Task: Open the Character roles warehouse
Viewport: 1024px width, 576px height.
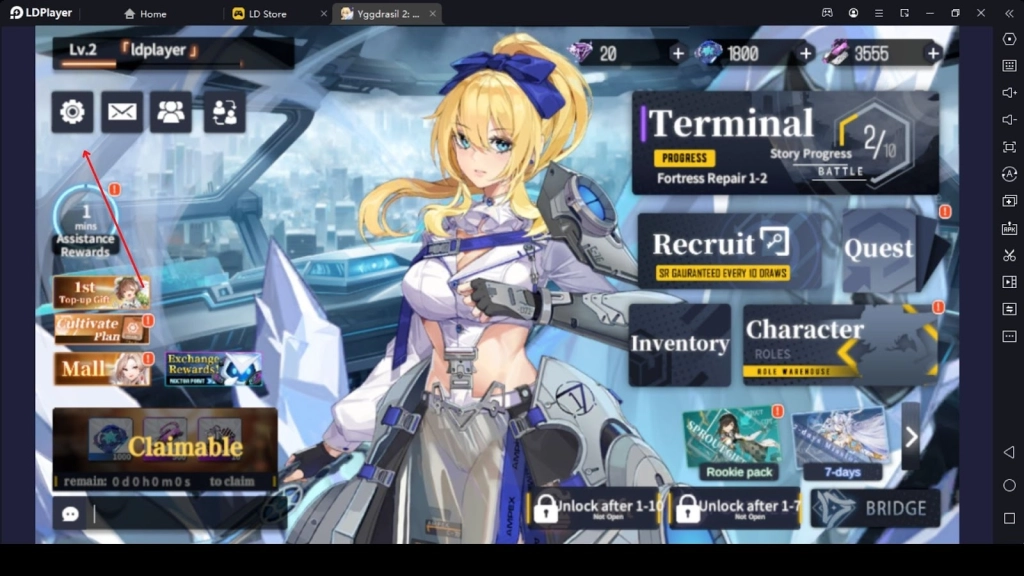Action: pos(840,344)
